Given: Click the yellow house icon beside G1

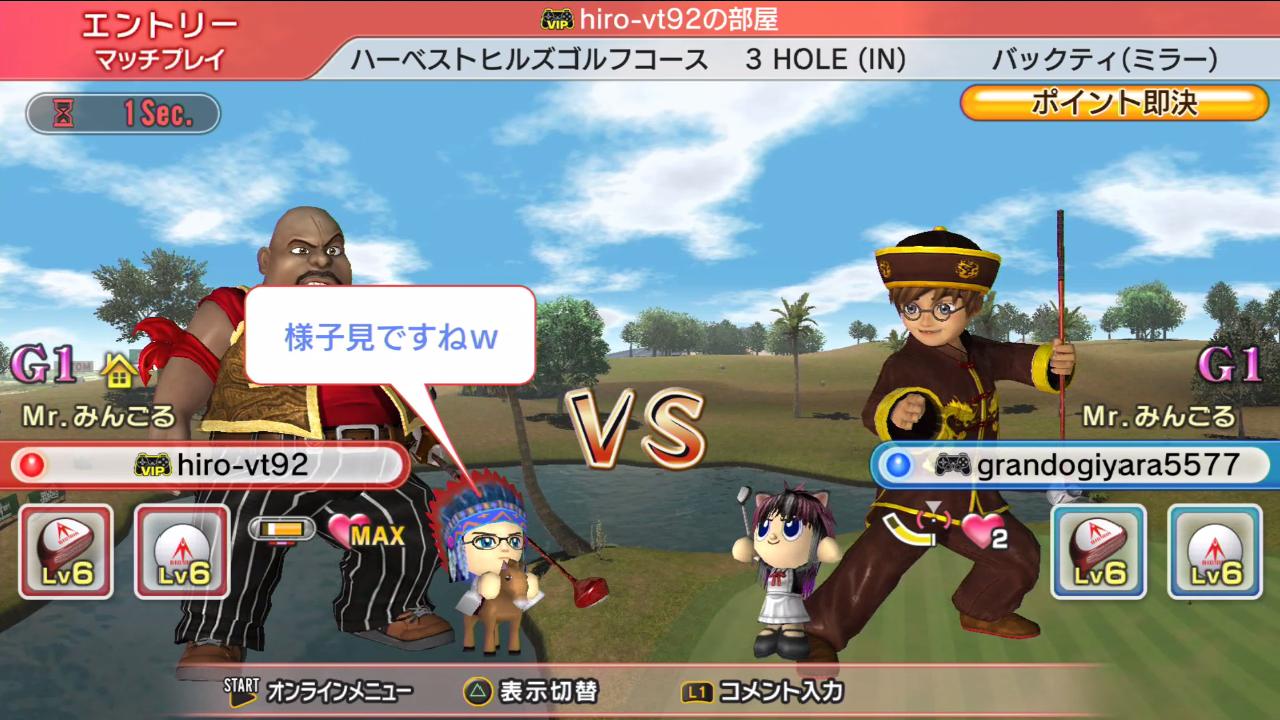Looking at the screenshot, I should coord(119,372).
